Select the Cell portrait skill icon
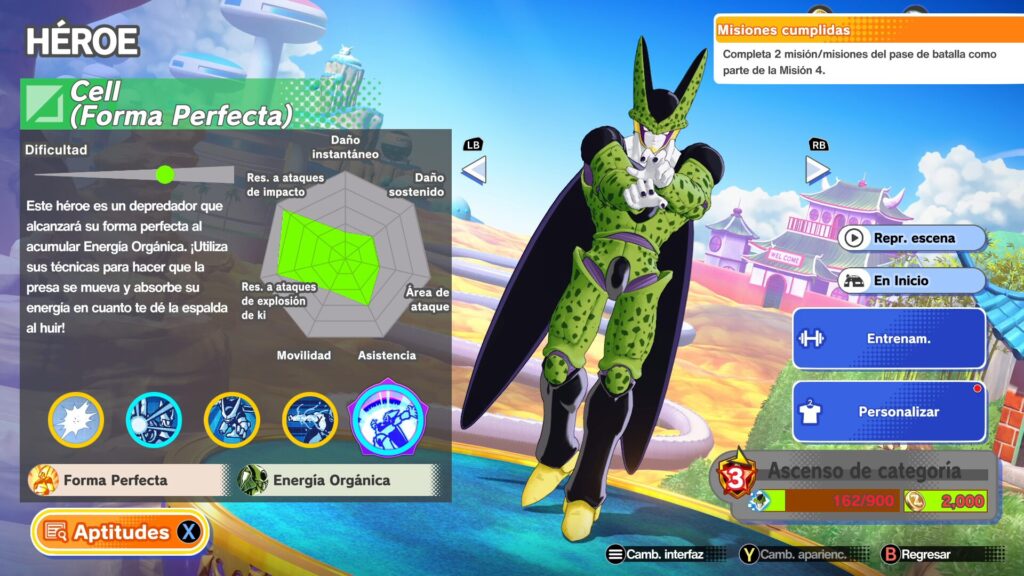Viewport: 1024px width, 576px height. click(x=232, y=419)
